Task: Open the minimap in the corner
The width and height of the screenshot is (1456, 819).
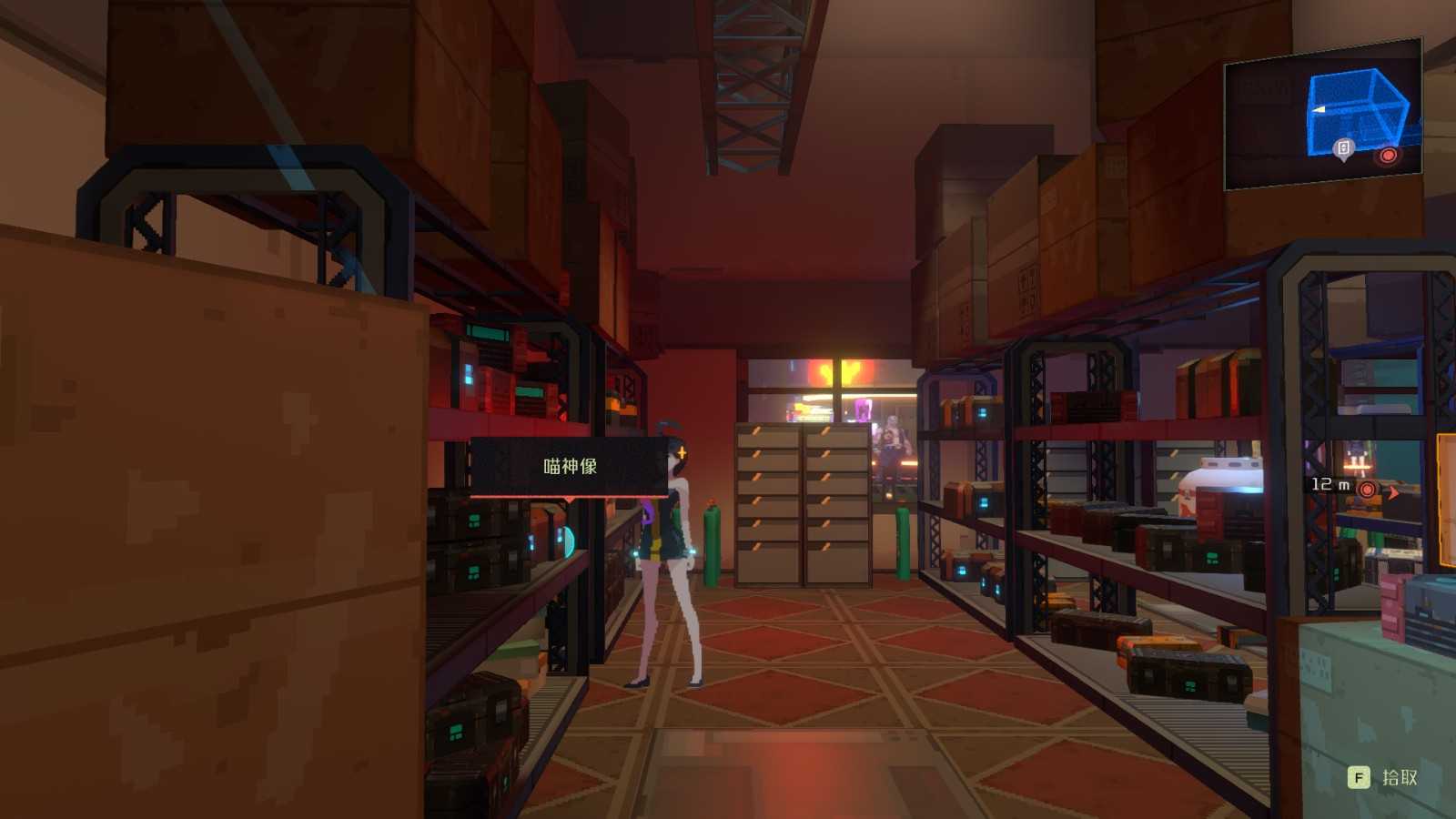Action: pos(1322,114)
